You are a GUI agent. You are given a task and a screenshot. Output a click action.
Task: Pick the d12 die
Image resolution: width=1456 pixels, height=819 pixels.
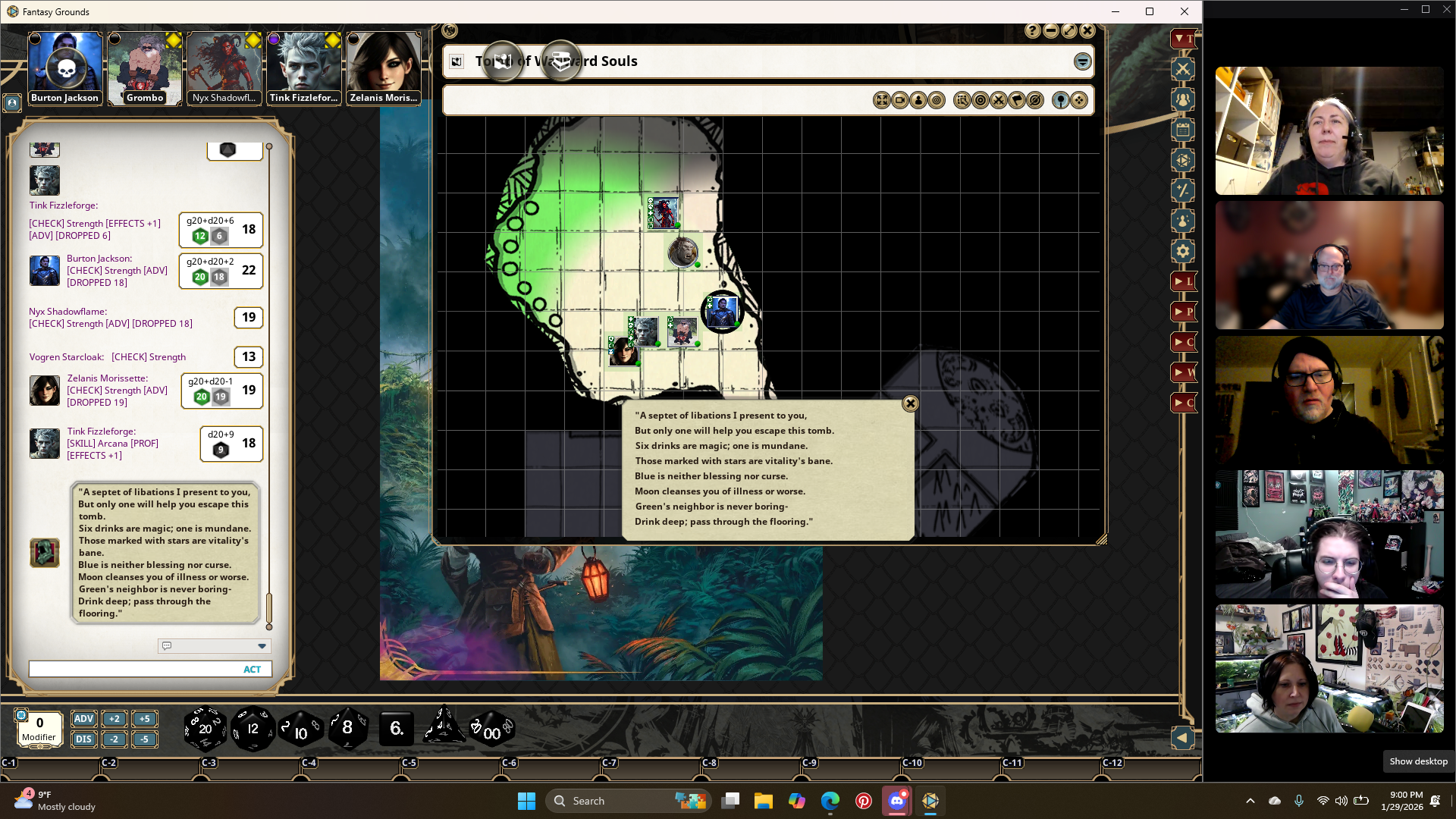point(253,729)
